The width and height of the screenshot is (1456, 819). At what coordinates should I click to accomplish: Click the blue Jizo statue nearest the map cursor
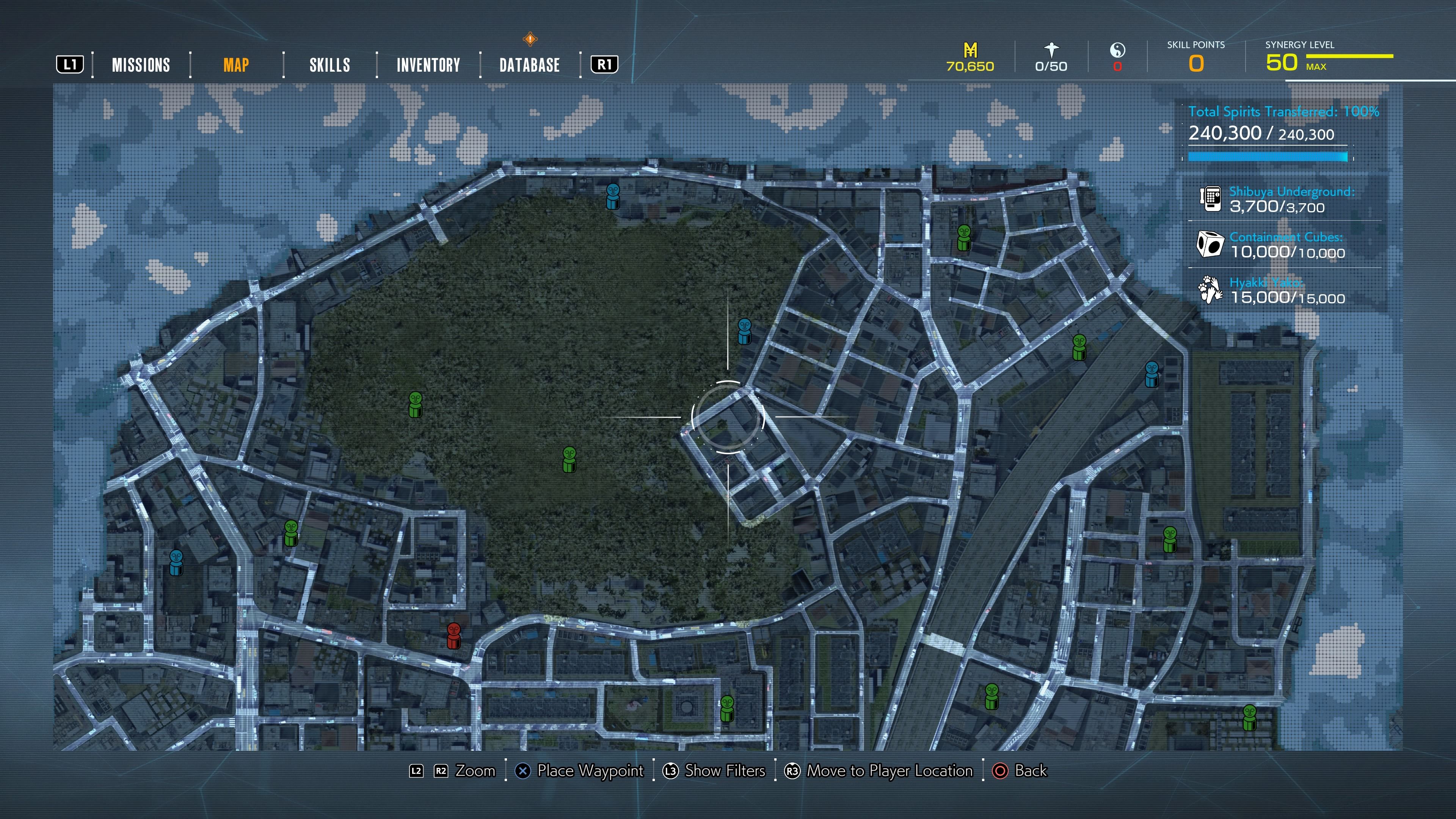pyautogui.click(x=744, y=331)
